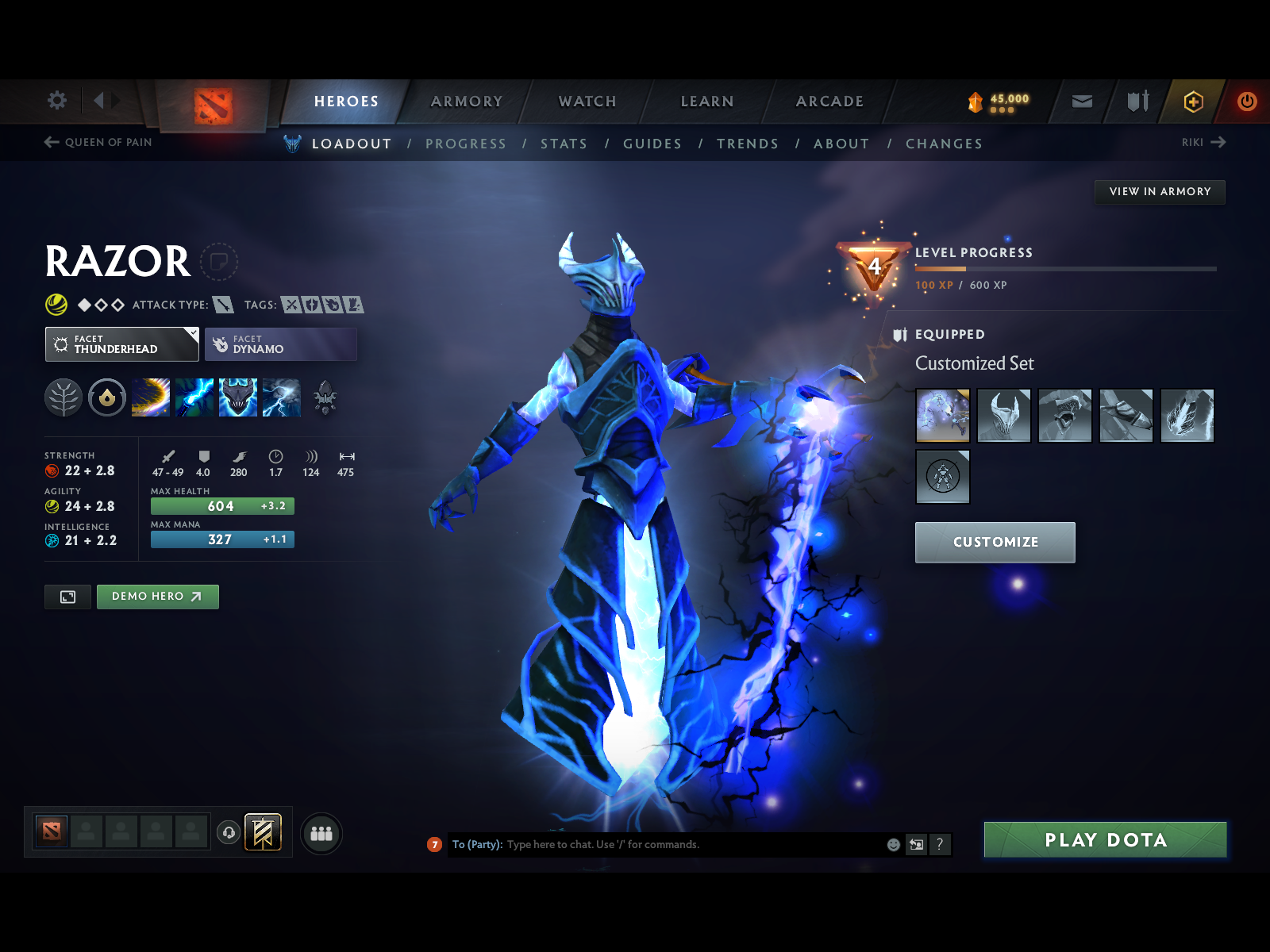Click the Unstable Current ability icon

238,398
